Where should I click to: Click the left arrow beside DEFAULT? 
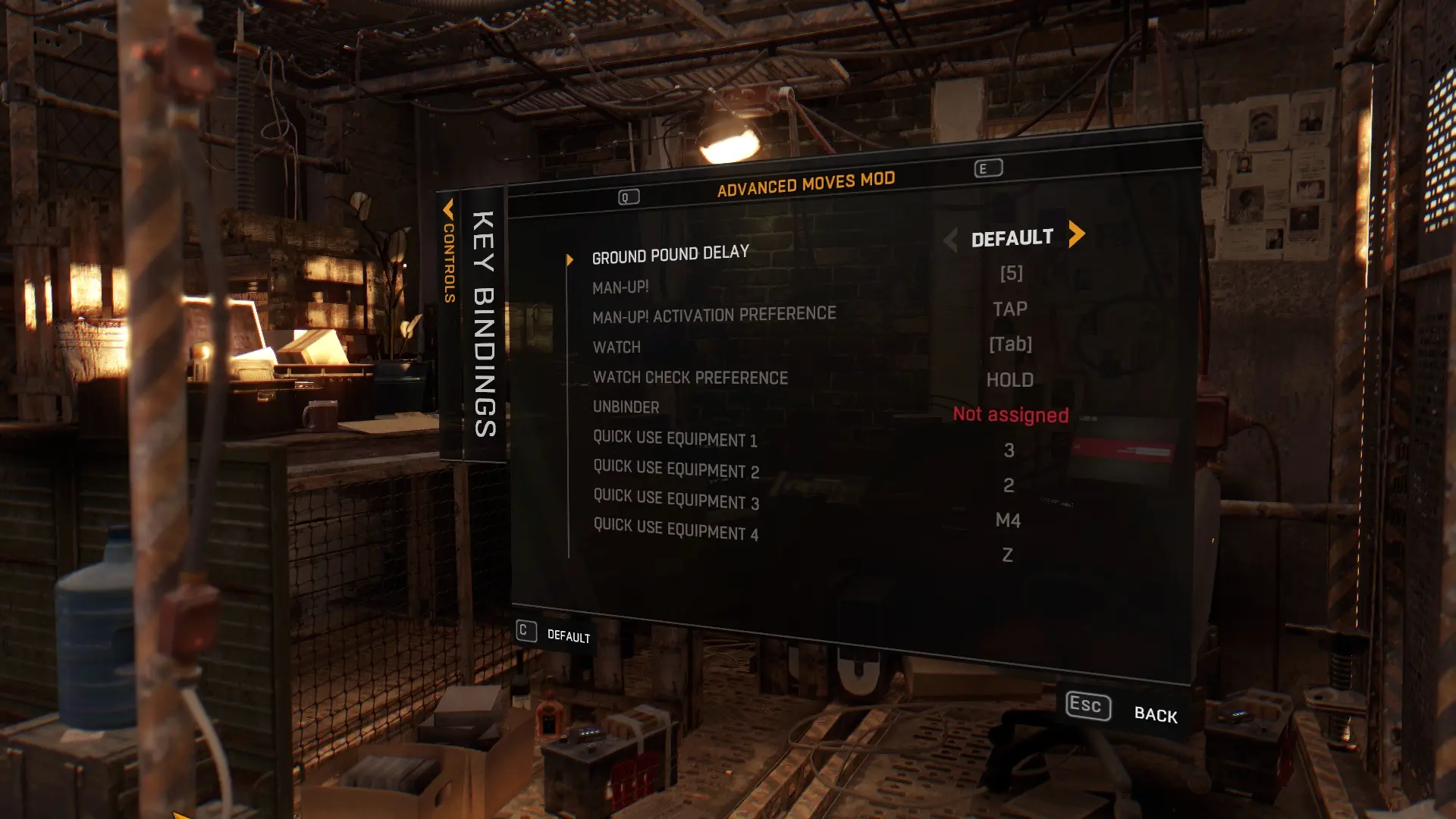click(x=950, y=240)
